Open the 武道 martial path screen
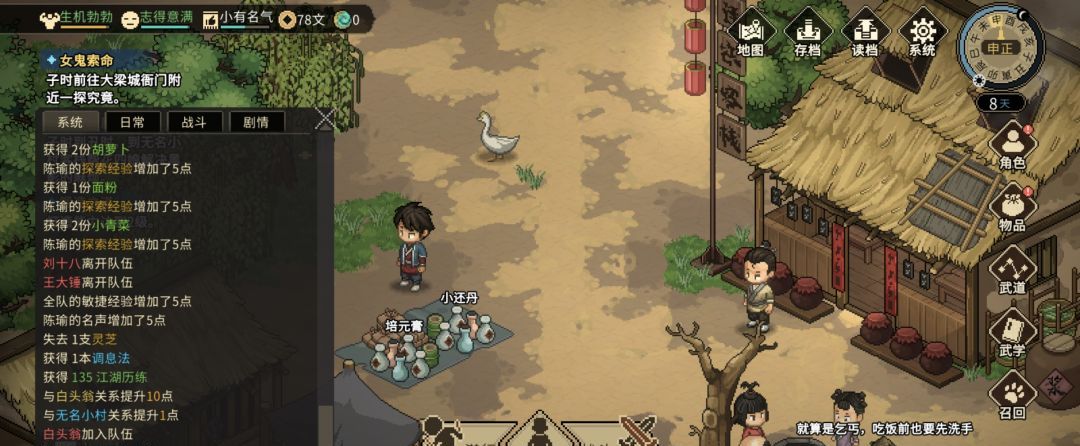The width and height of the screenshot is (1080, 446). click(1012, 270)
